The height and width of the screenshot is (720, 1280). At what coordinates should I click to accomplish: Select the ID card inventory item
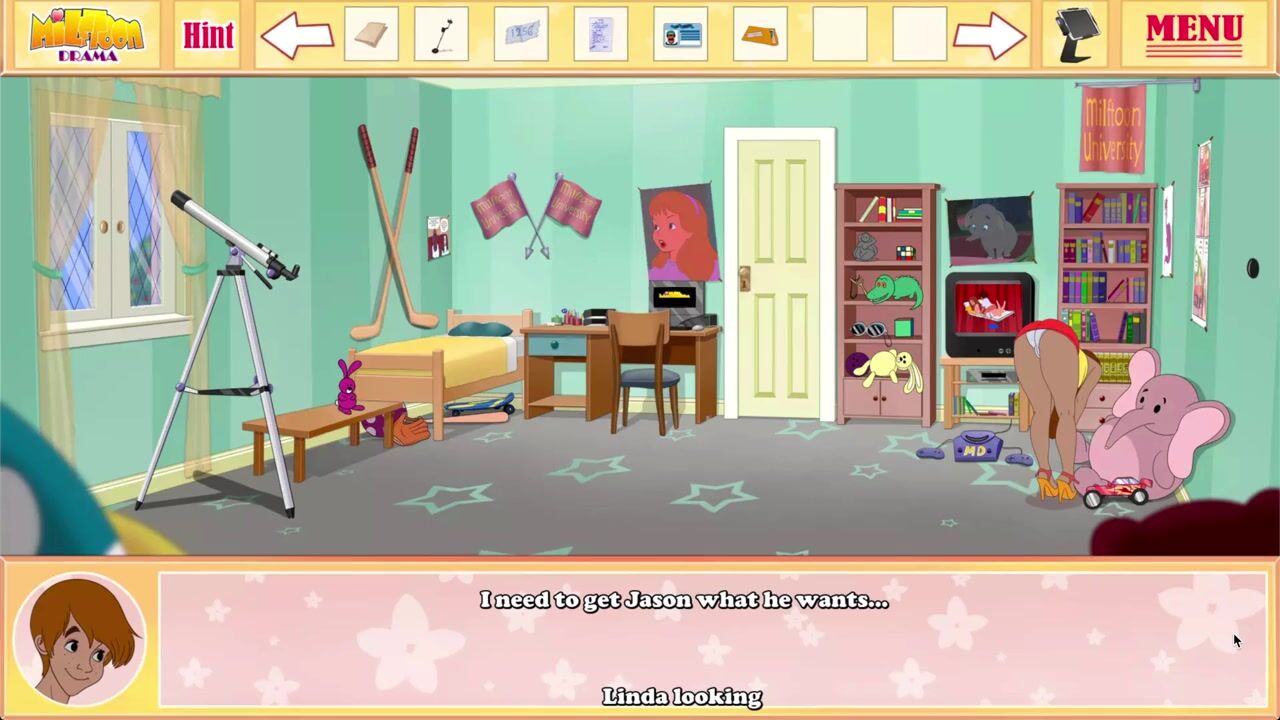[680, 35]
